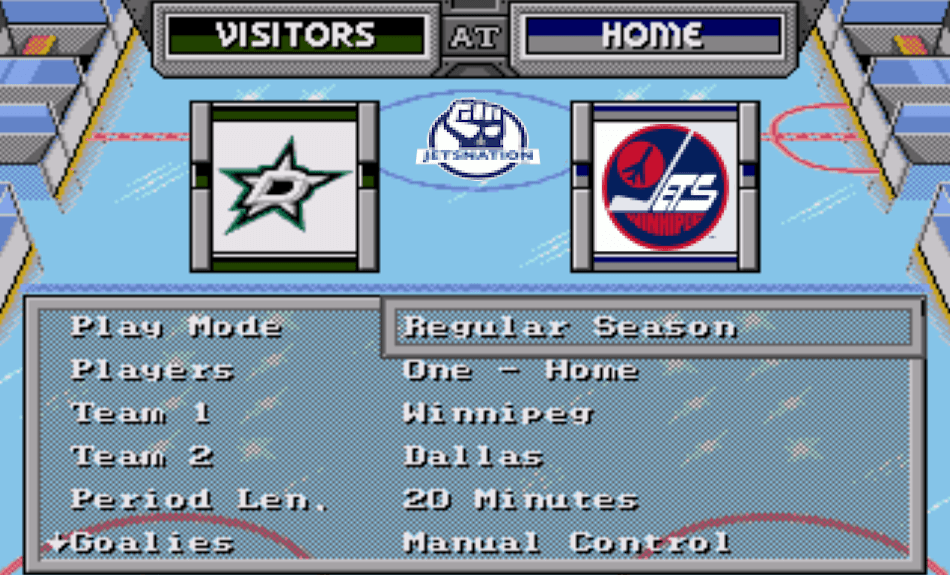950x575 pixels.
Task: Change Team 2 from Dallas
Action: (474, 456)
